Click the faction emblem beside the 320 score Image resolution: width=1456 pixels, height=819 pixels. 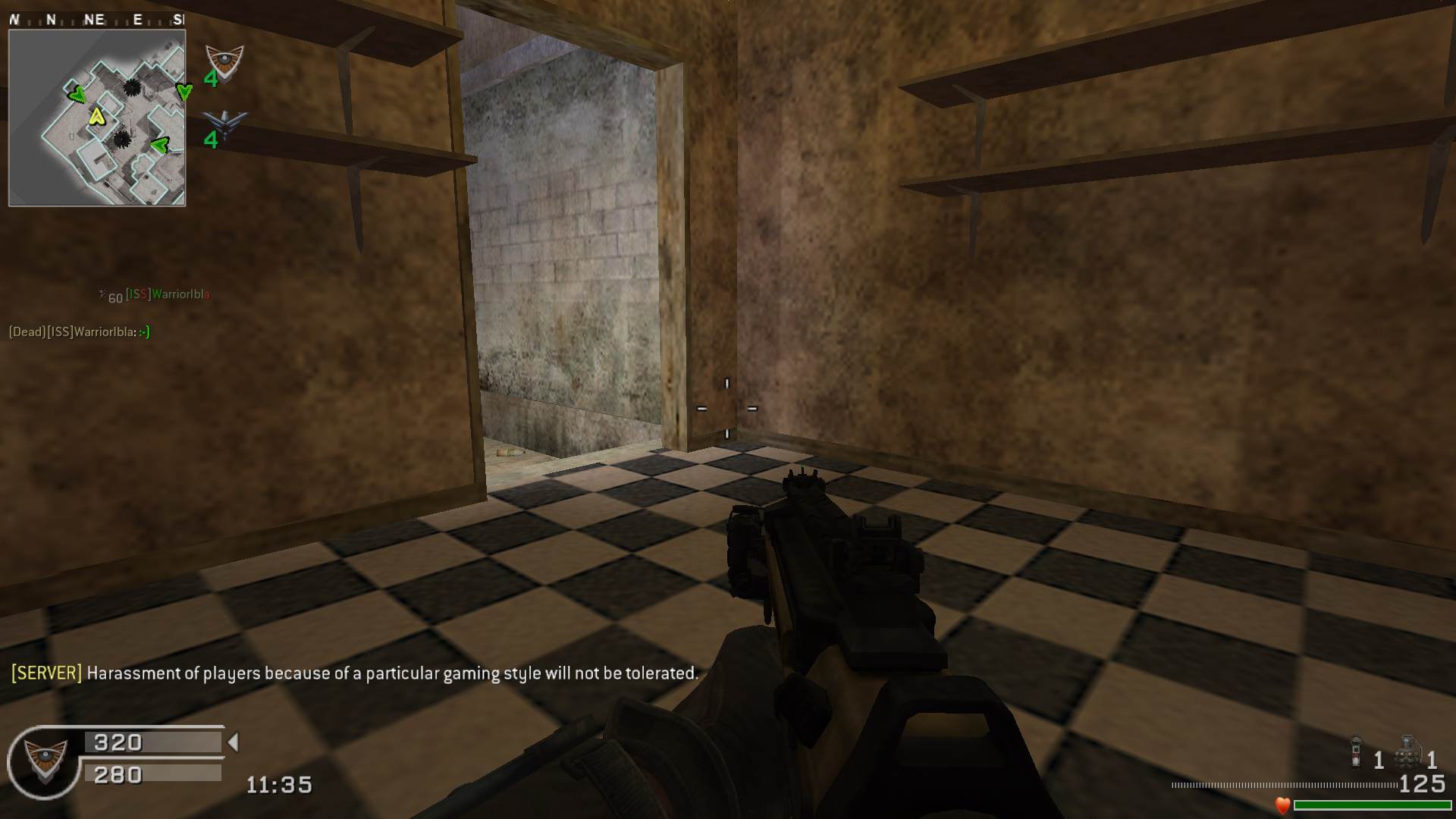point(44,761)
